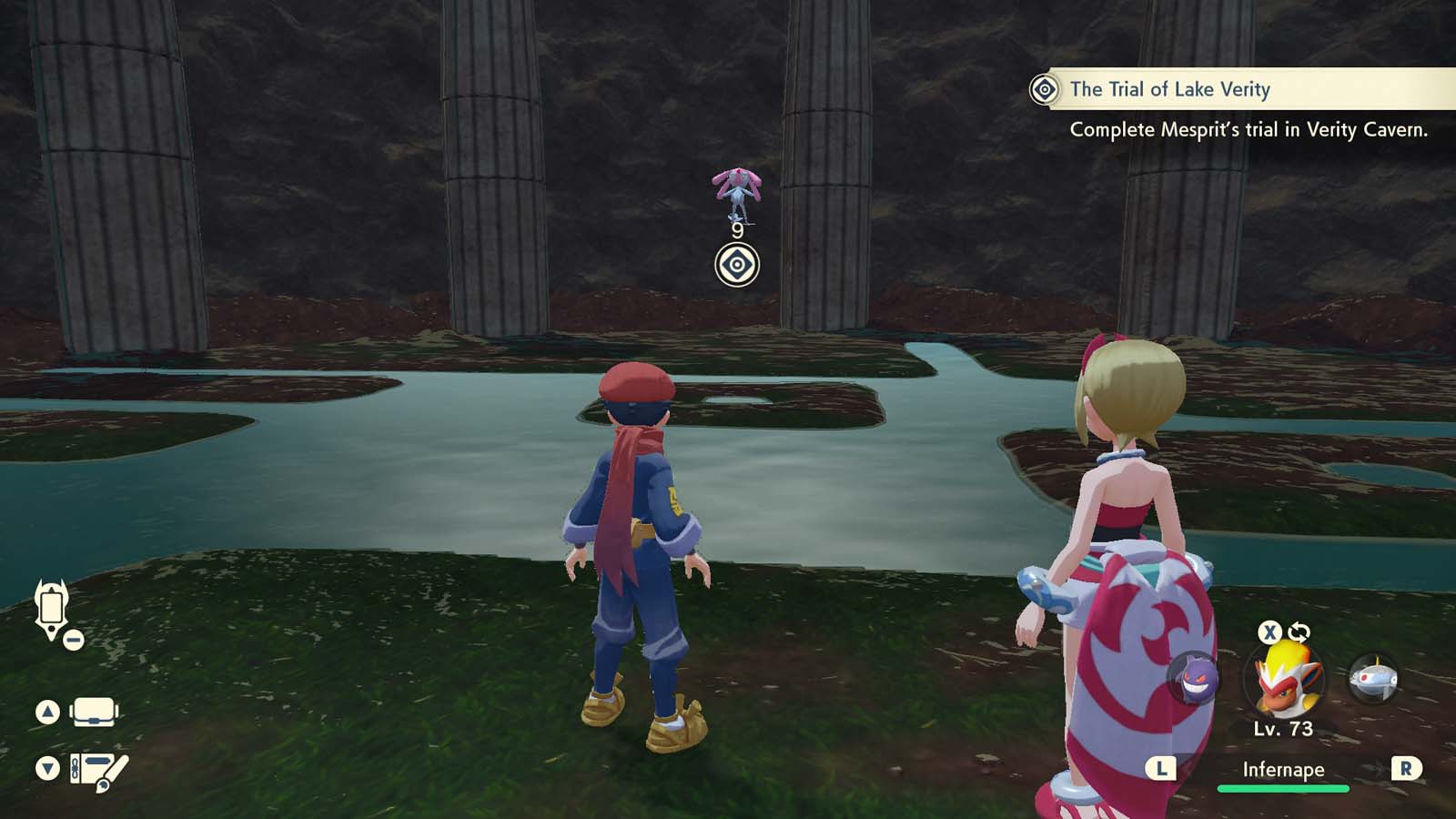Click the mission eye emblem beside the quest title
Viewport: 1456px width, 819px height.
[x=1043, y=90]
